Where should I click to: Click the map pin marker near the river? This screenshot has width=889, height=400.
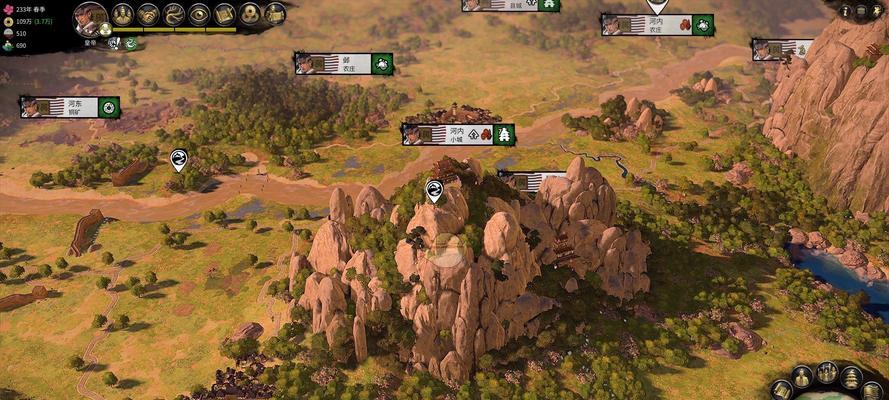(x=178, y=159)
